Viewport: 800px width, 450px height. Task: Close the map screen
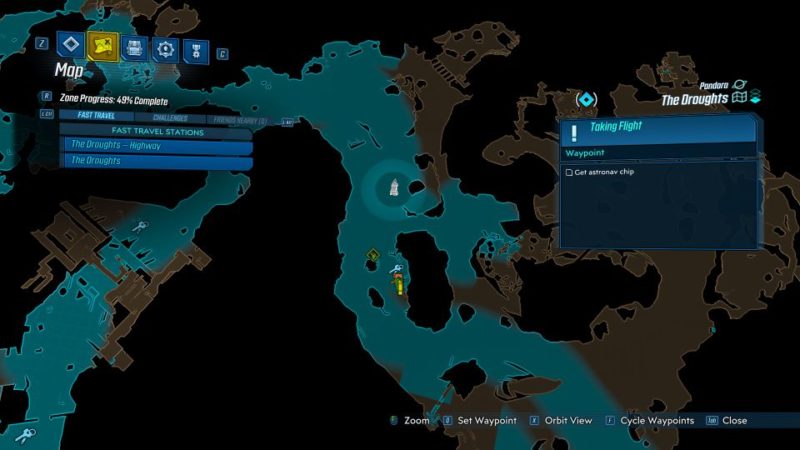pyautogui.click(x=733, y=421)
